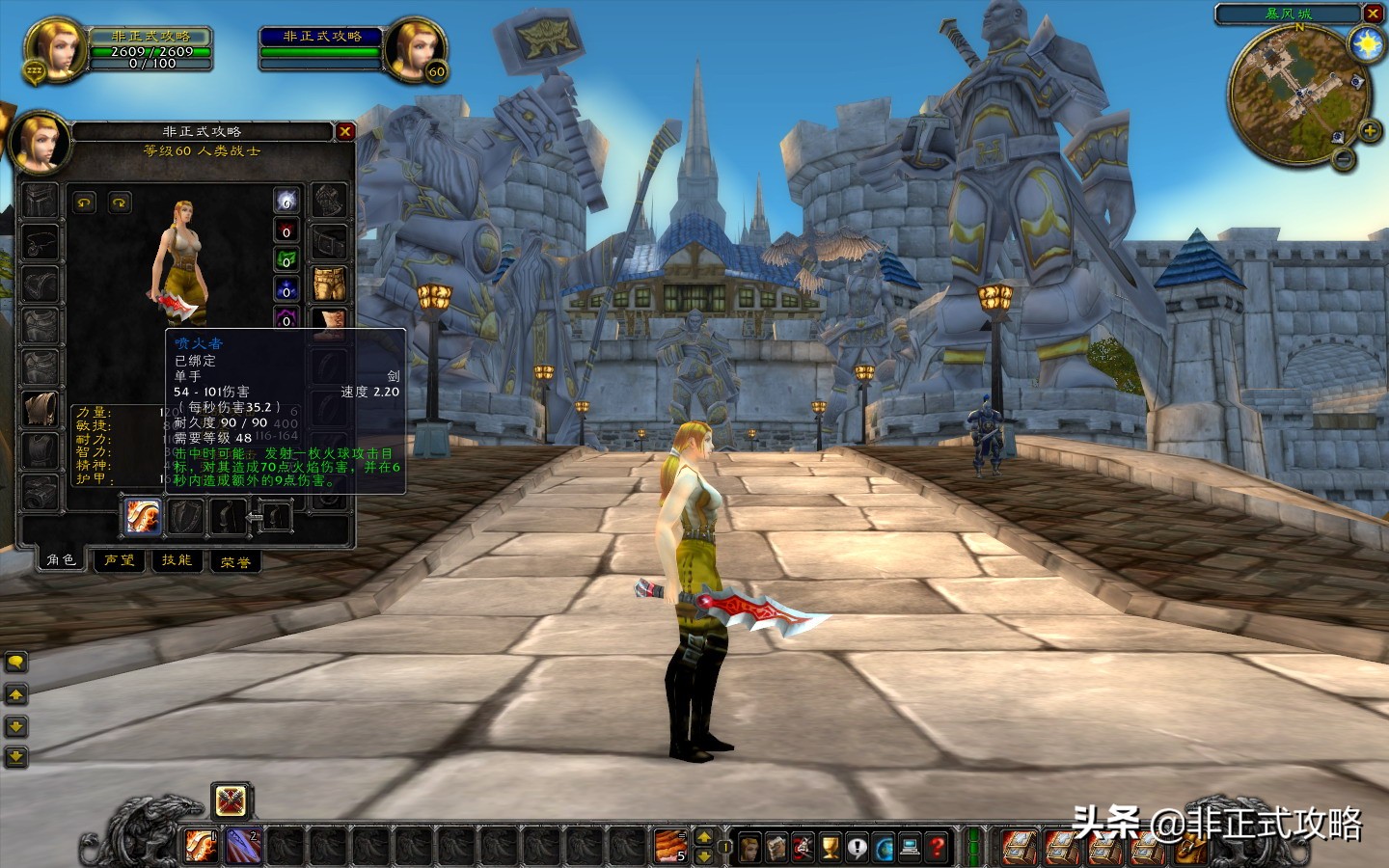
Task: Close the minimap with the X button
Action: tap(1373, 14)
